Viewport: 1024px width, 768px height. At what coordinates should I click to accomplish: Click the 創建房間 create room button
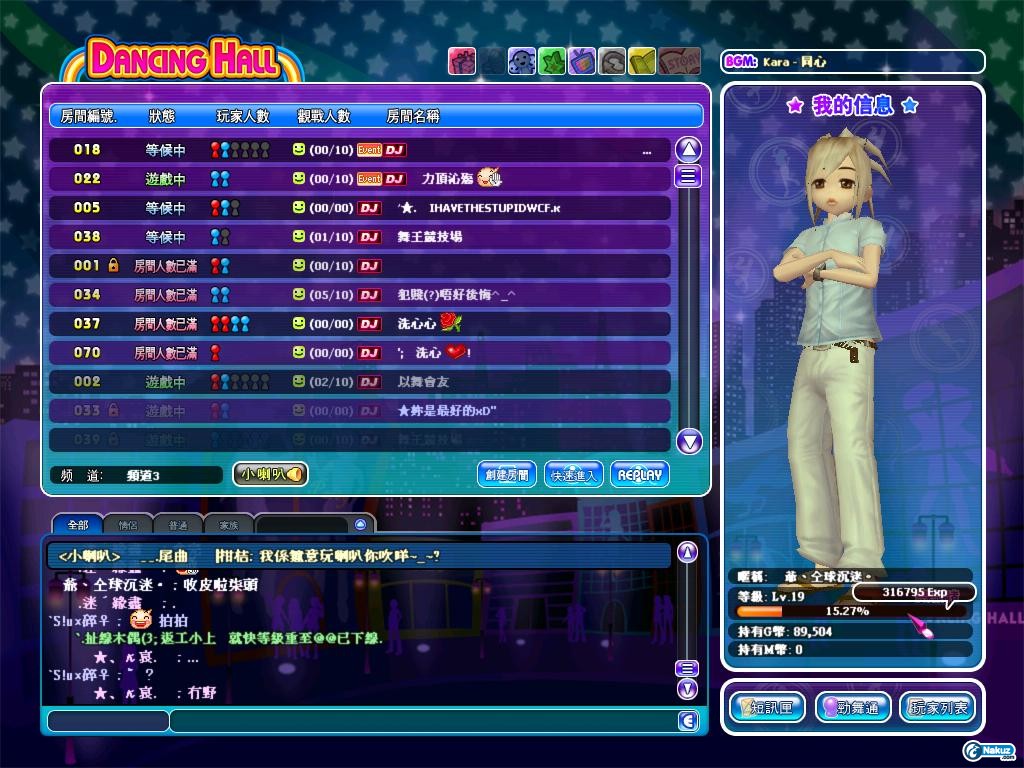pyautogui.click(x=505, y=474)
